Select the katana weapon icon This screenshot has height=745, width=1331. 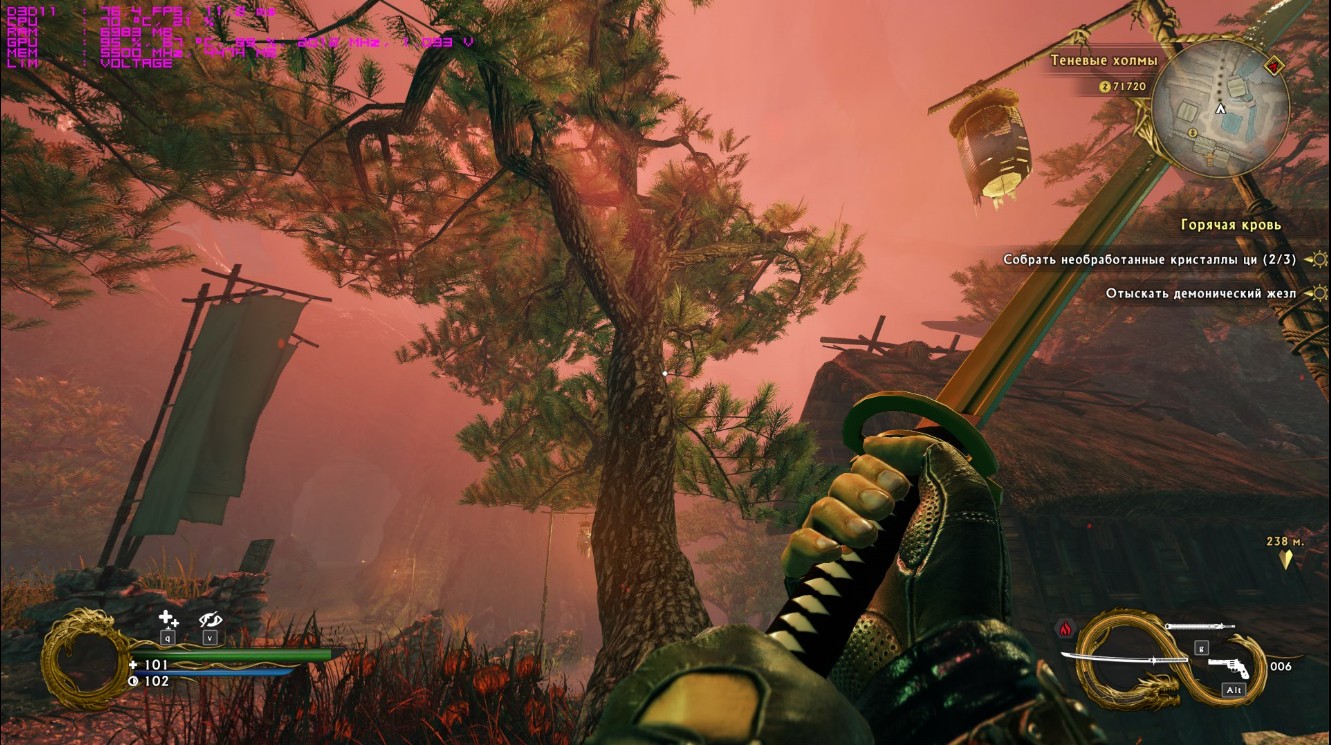pos(1124,659)
